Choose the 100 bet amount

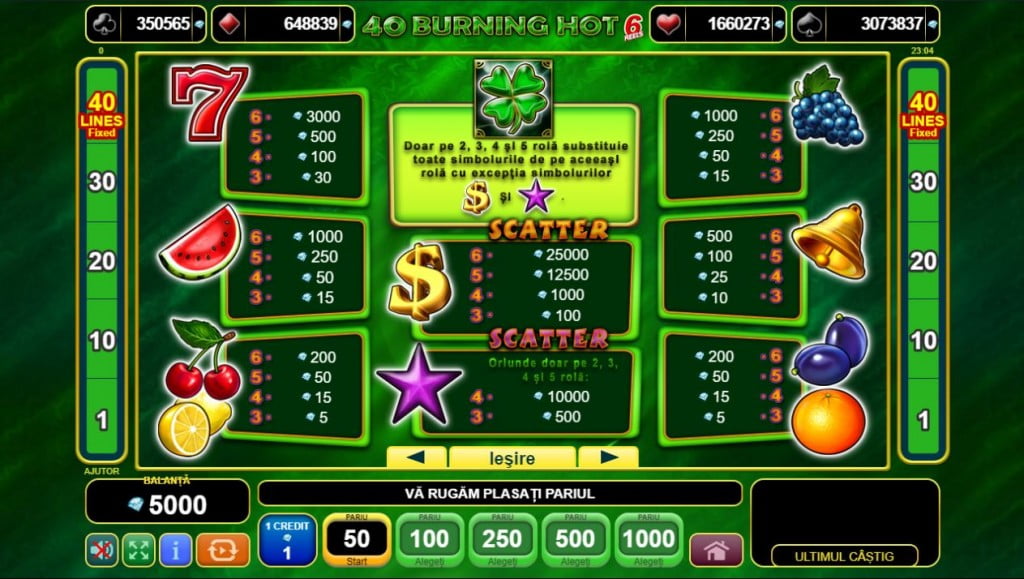[x=429, y=540]
